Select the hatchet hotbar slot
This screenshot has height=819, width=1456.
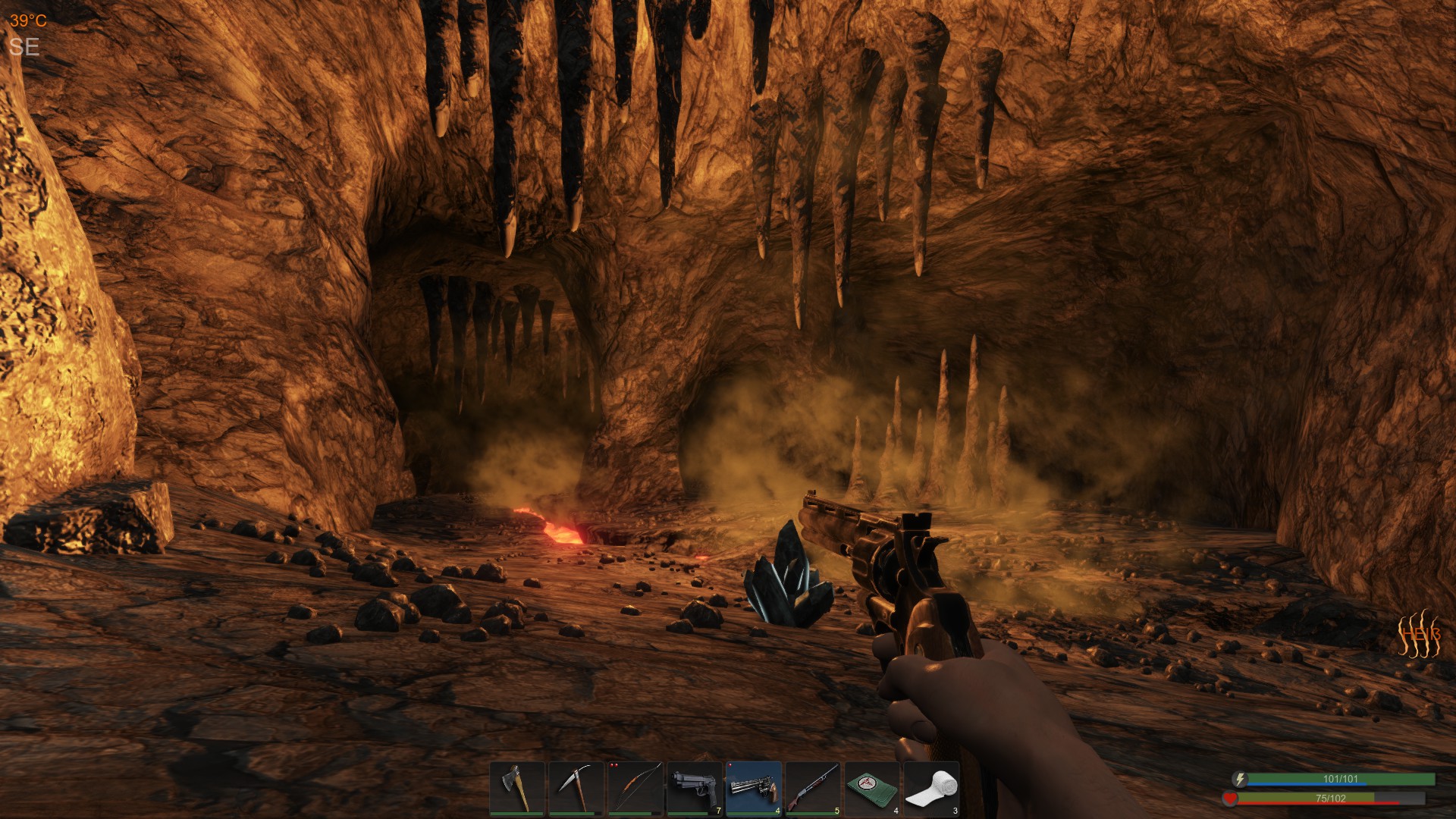517,789
